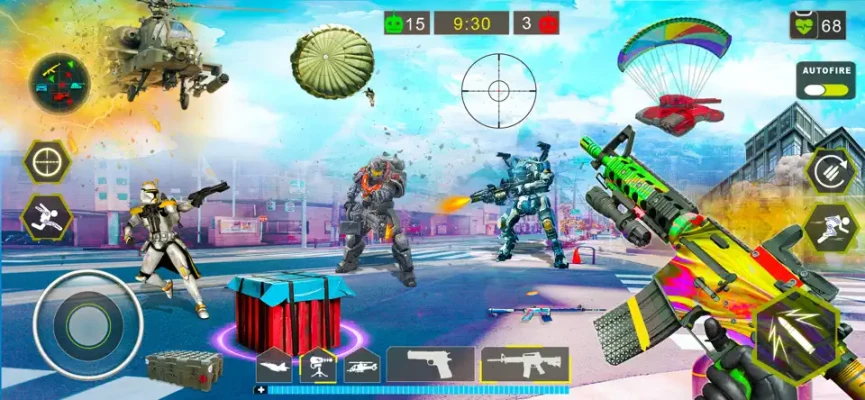Deploy the sentry turret
Viewport: 865px width, 400px height.
coord(317,365)
